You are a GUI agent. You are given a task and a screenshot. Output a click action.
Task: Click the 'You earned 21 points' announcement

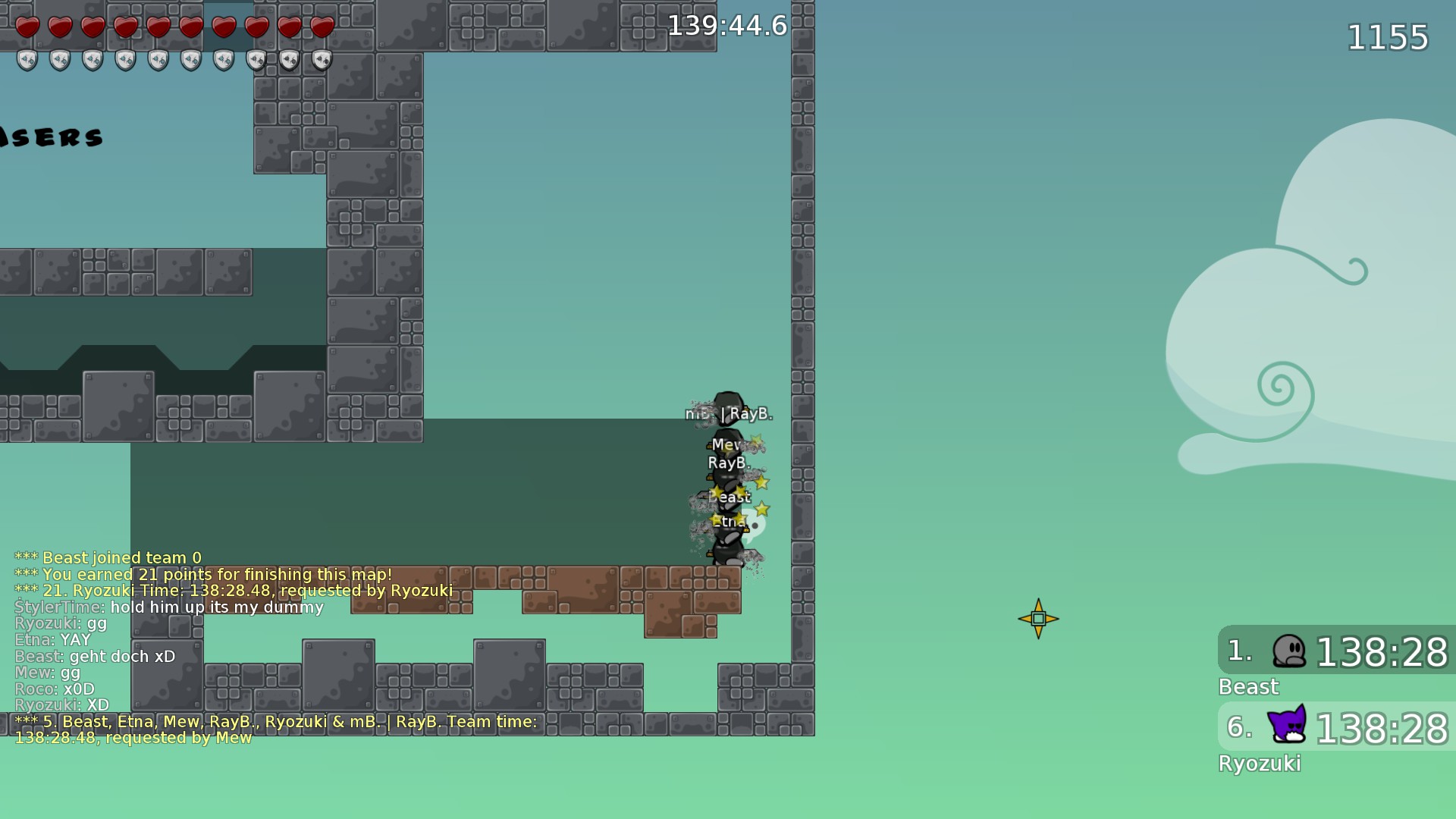click(x=202, y=574)
